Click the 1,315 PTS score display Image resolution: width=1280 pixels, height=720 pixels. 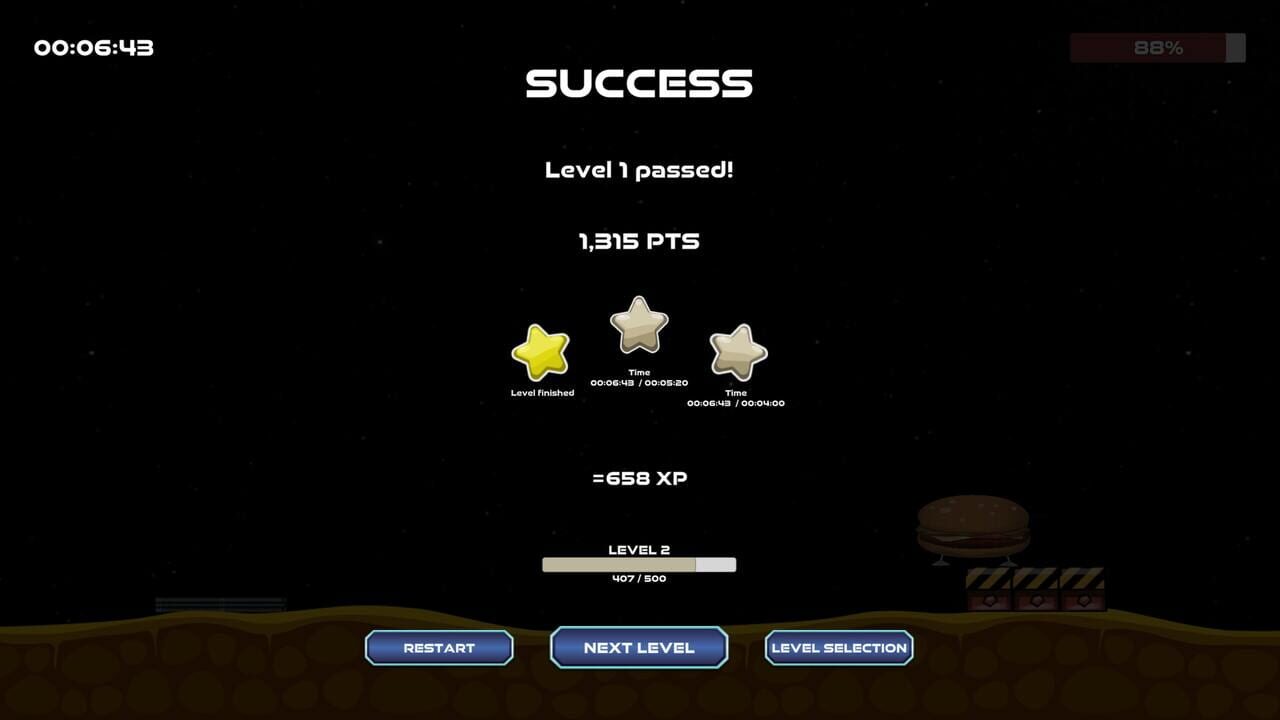pyautogui.click(x=639, y=240)
